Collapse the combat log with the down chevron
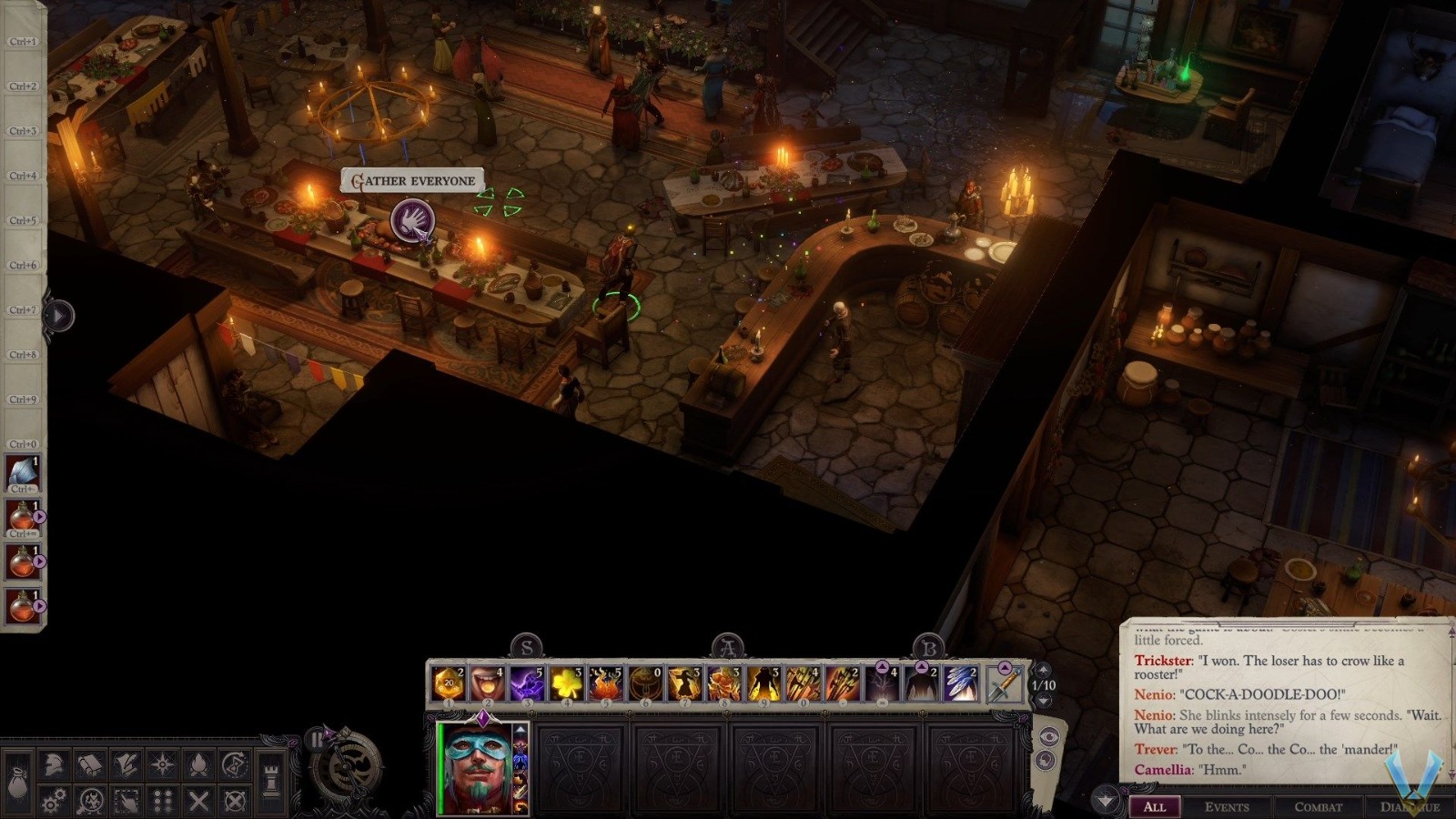The height and width of the screenshot is (819, 1456). coord(1105,799)
